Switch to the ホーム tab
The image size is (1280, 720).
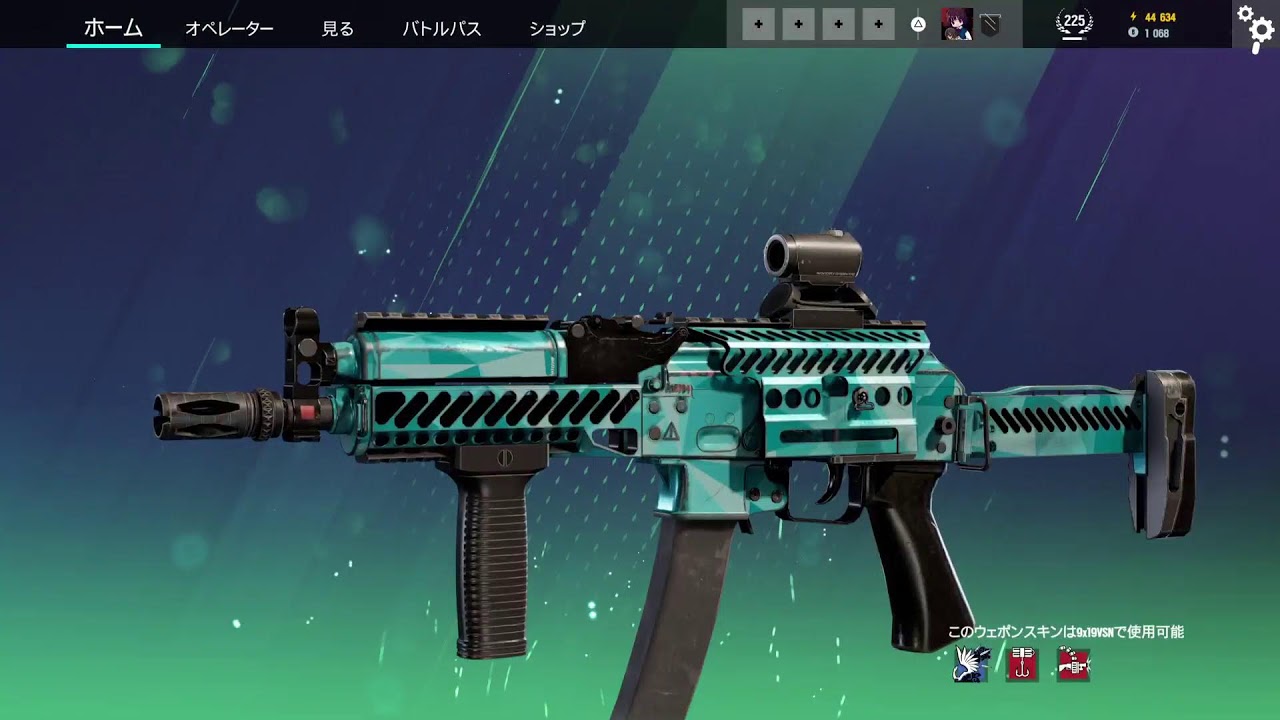click(x=113, y=28)
